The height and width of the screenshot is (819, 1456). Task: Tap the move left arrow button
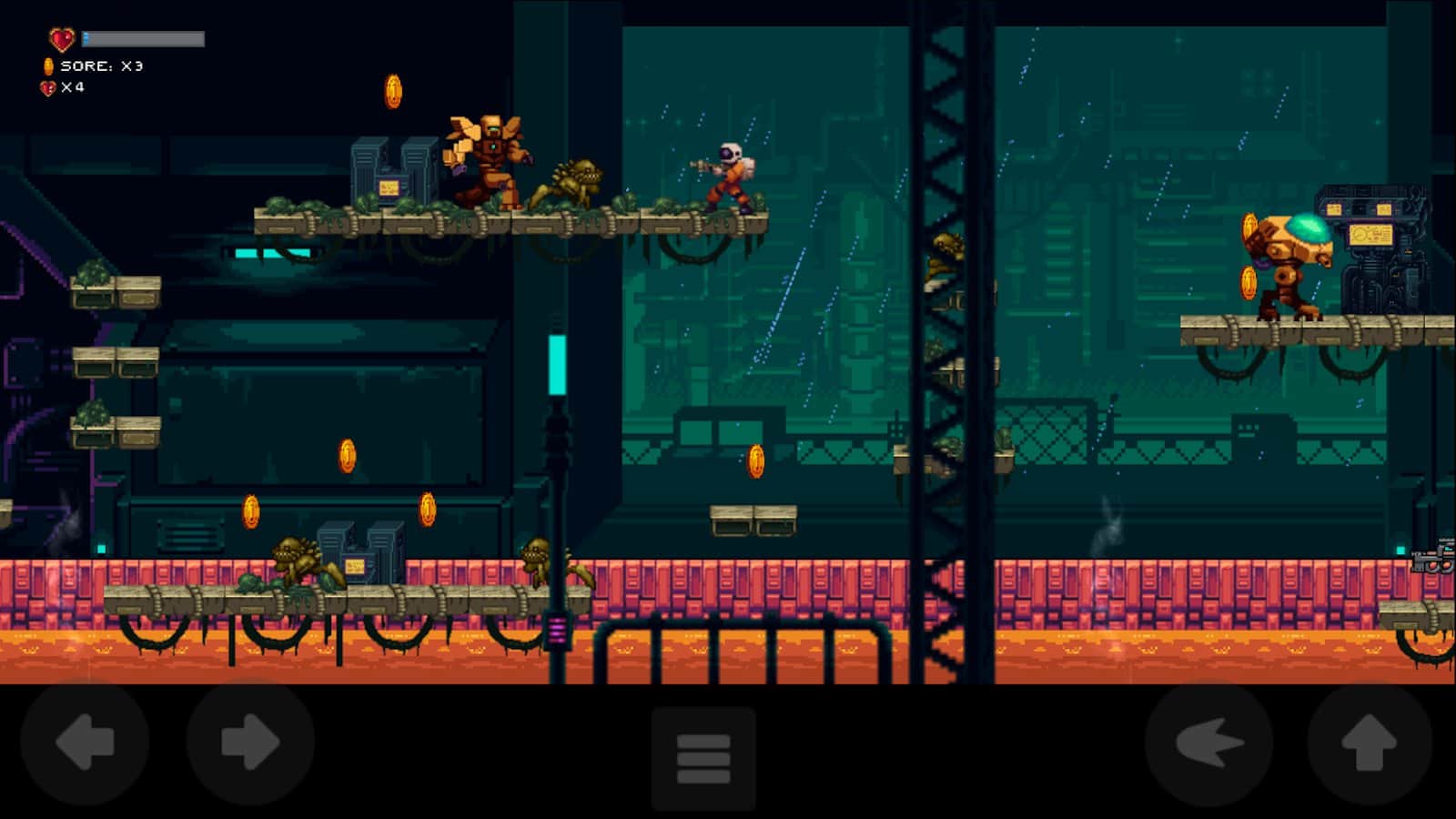(x=85, y=743)
